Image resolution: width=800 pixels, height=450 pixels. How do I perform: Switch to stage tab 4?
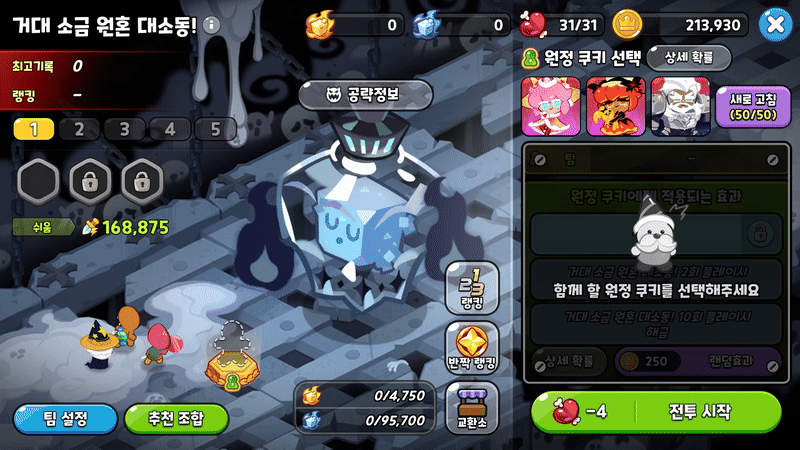coord(170,129)
